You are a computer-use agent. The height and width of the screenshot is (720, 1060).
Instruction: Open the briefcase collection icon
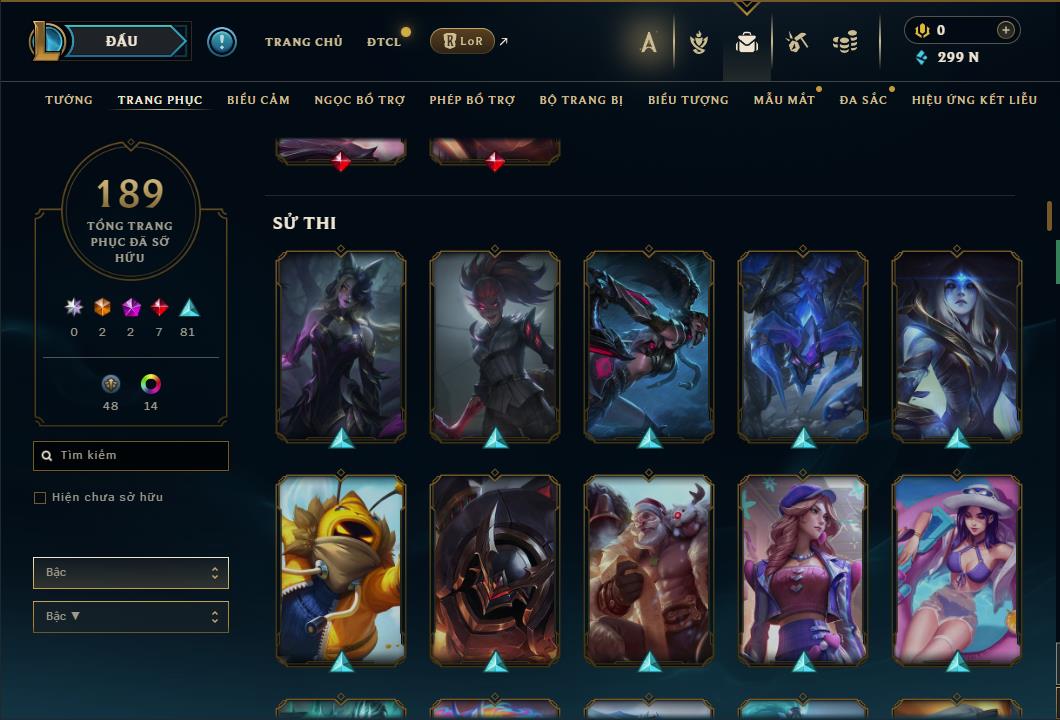(x=746, y=42)
